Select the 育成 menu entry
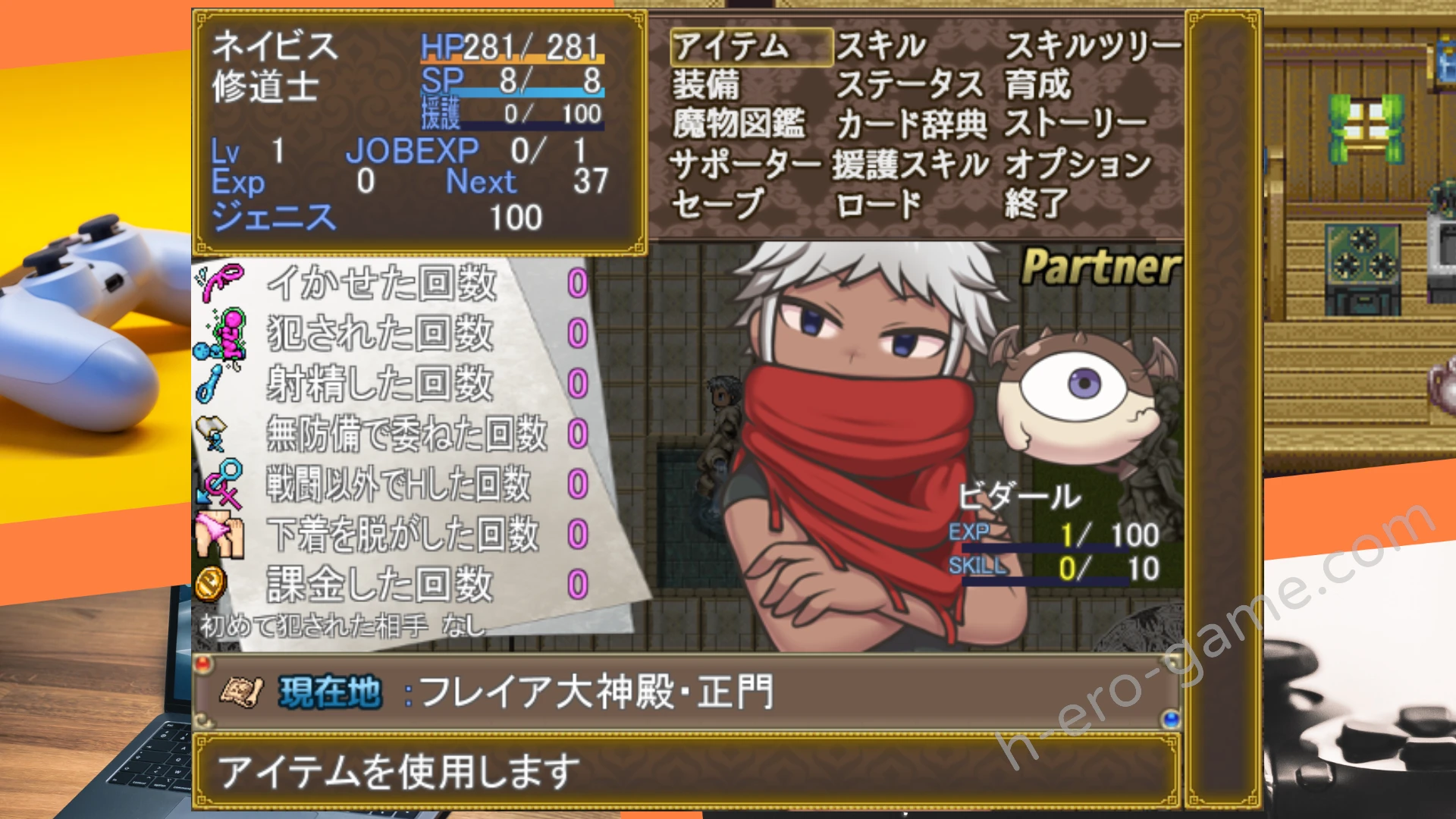 (1037, 85)
